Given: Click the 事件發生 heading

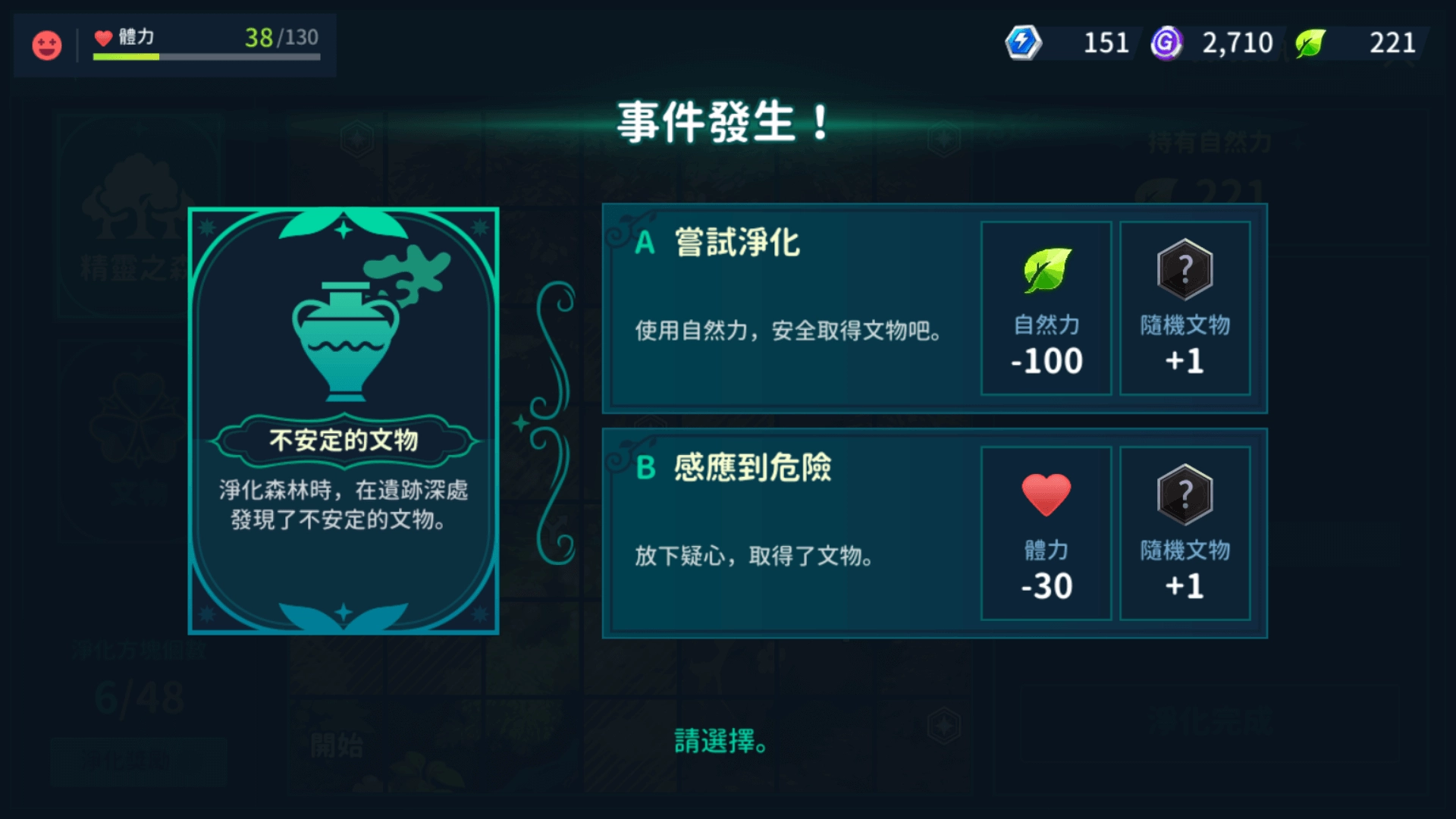Looking at the screenshot, I should (719, 121).
